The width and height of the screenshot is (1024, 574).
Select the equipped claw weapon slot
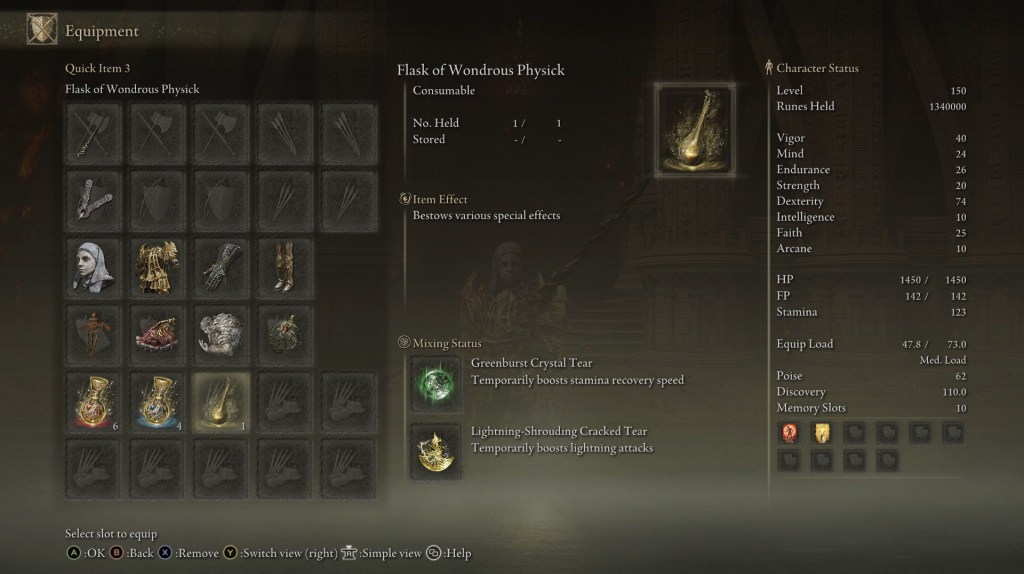(93, 198)
